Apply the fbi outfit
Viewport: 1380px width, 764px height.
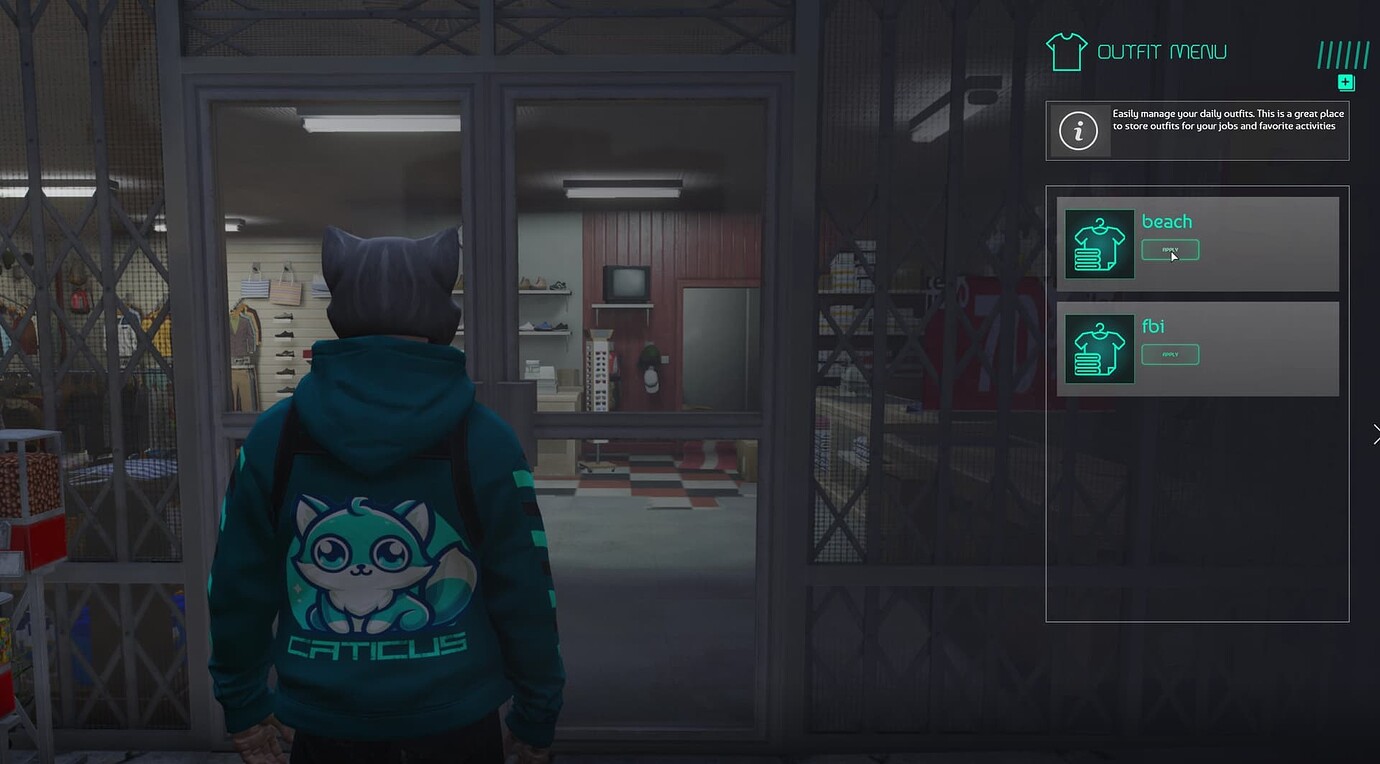click(1170, 354)
